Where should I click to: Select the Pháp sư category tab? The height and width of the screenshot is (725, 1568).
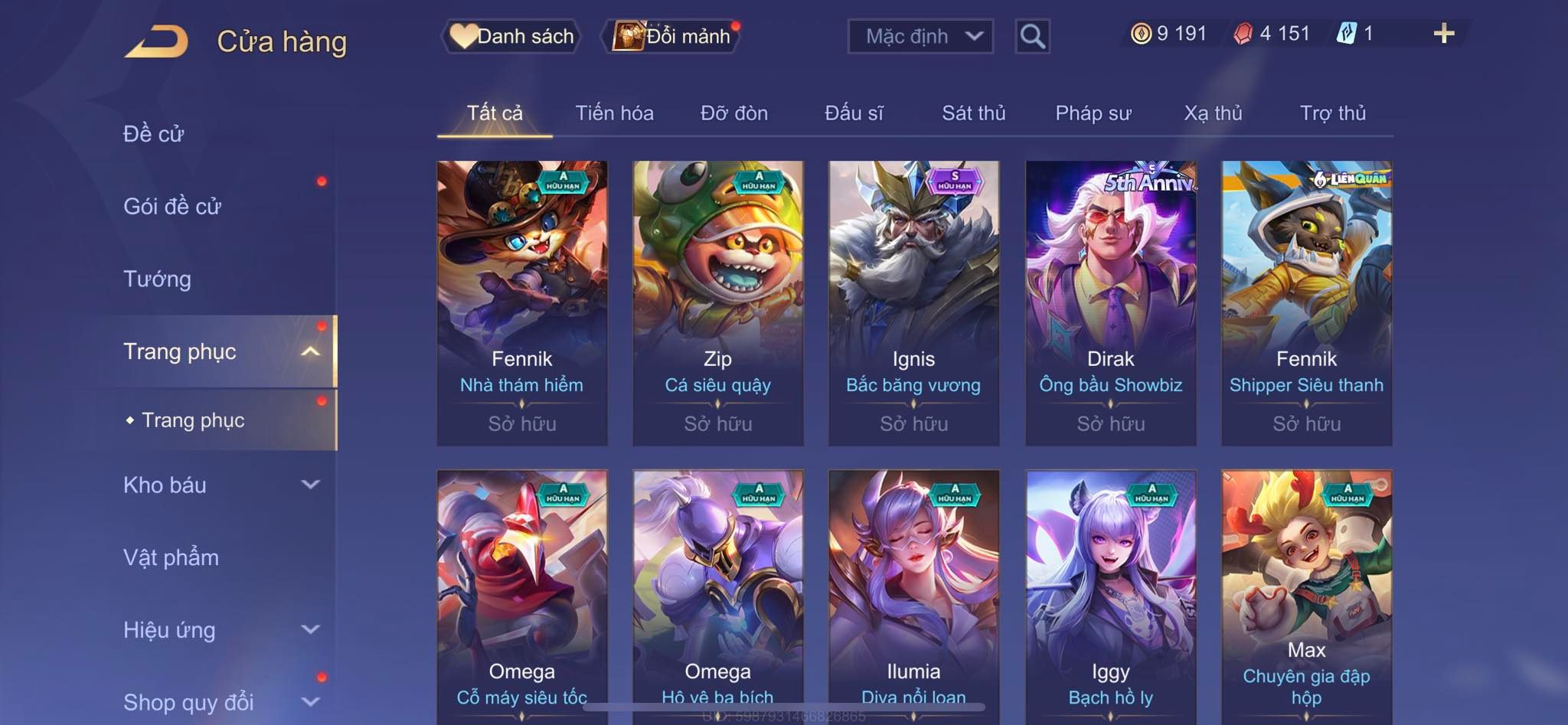[1093, 113]
